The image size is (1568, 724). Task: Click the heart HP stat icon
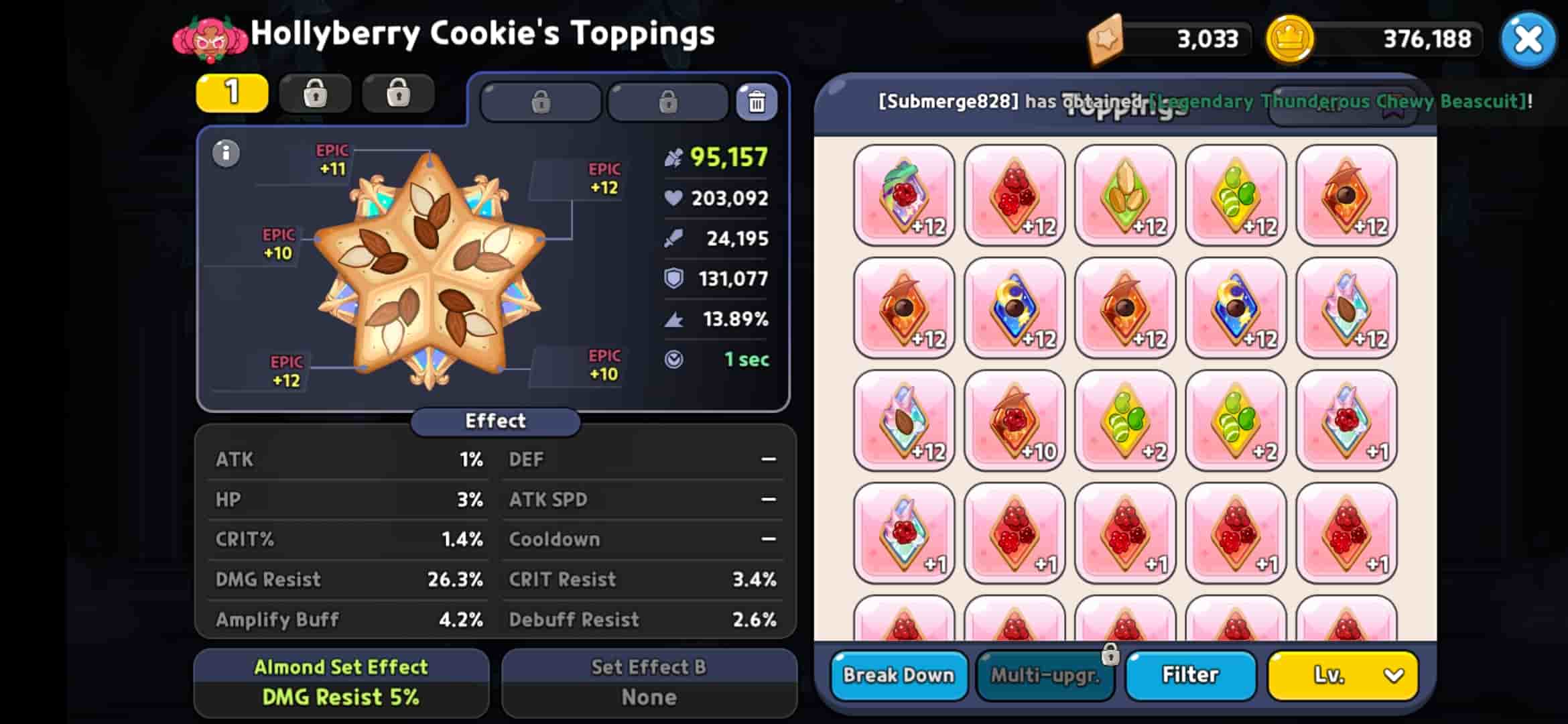pos(672,198)
